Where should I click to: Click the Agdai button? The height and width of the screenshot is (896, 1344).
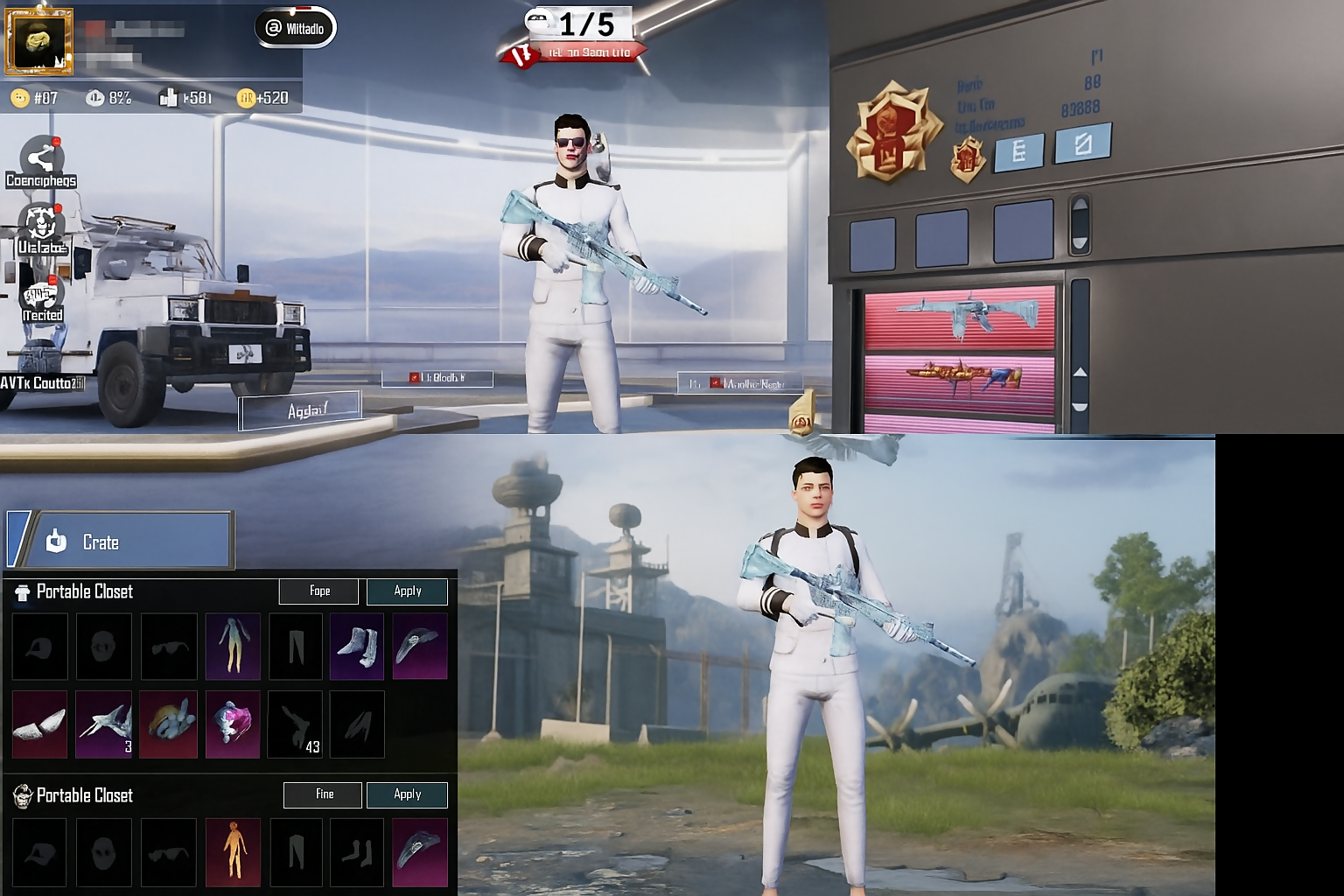click(x=300, y=410)
